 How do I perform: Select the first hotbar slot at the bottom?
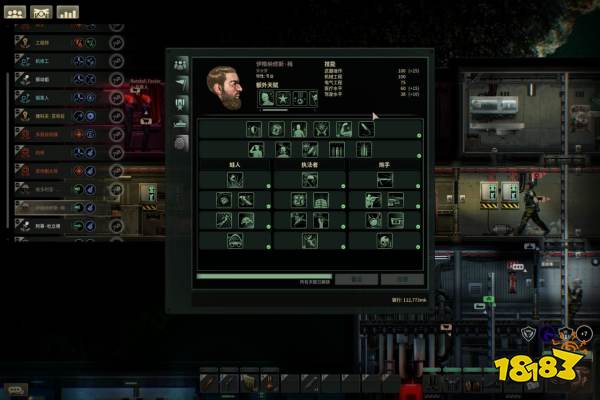click(209, 381)
